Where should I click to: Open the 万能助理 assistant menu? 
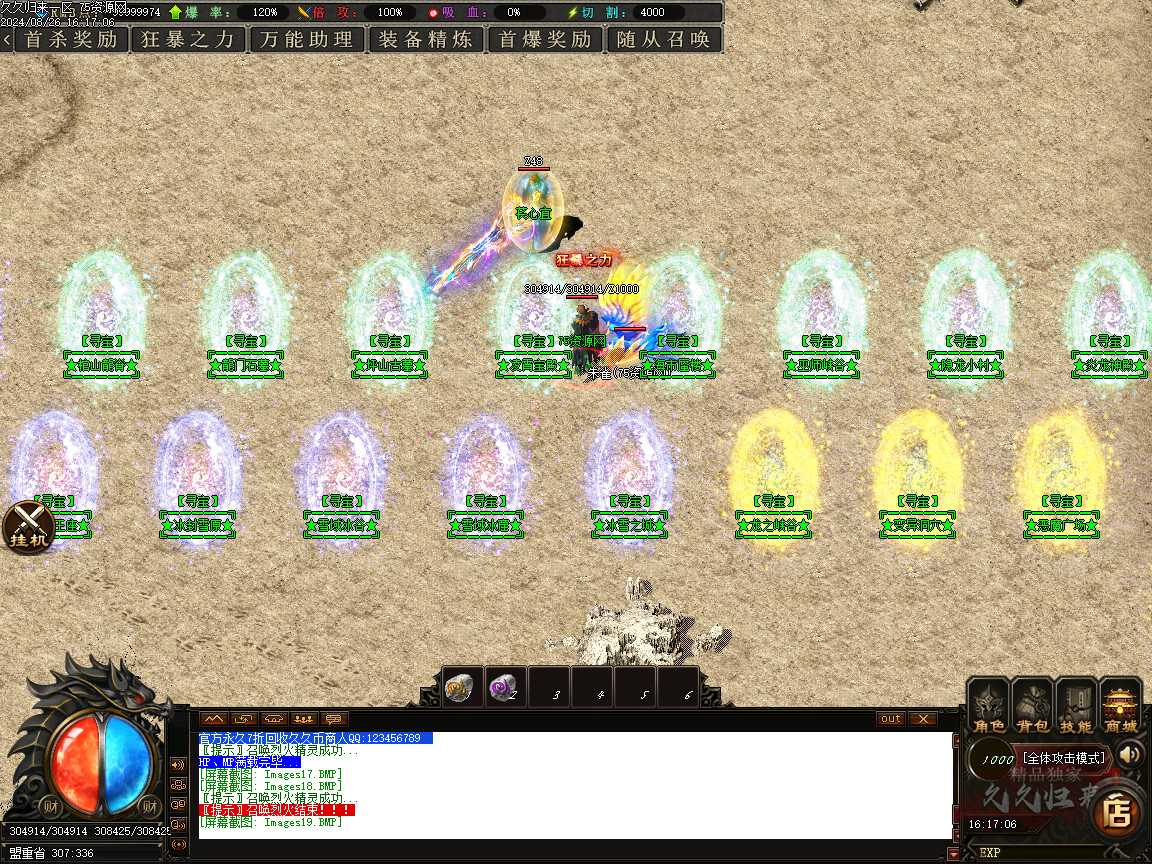(307, 40)
